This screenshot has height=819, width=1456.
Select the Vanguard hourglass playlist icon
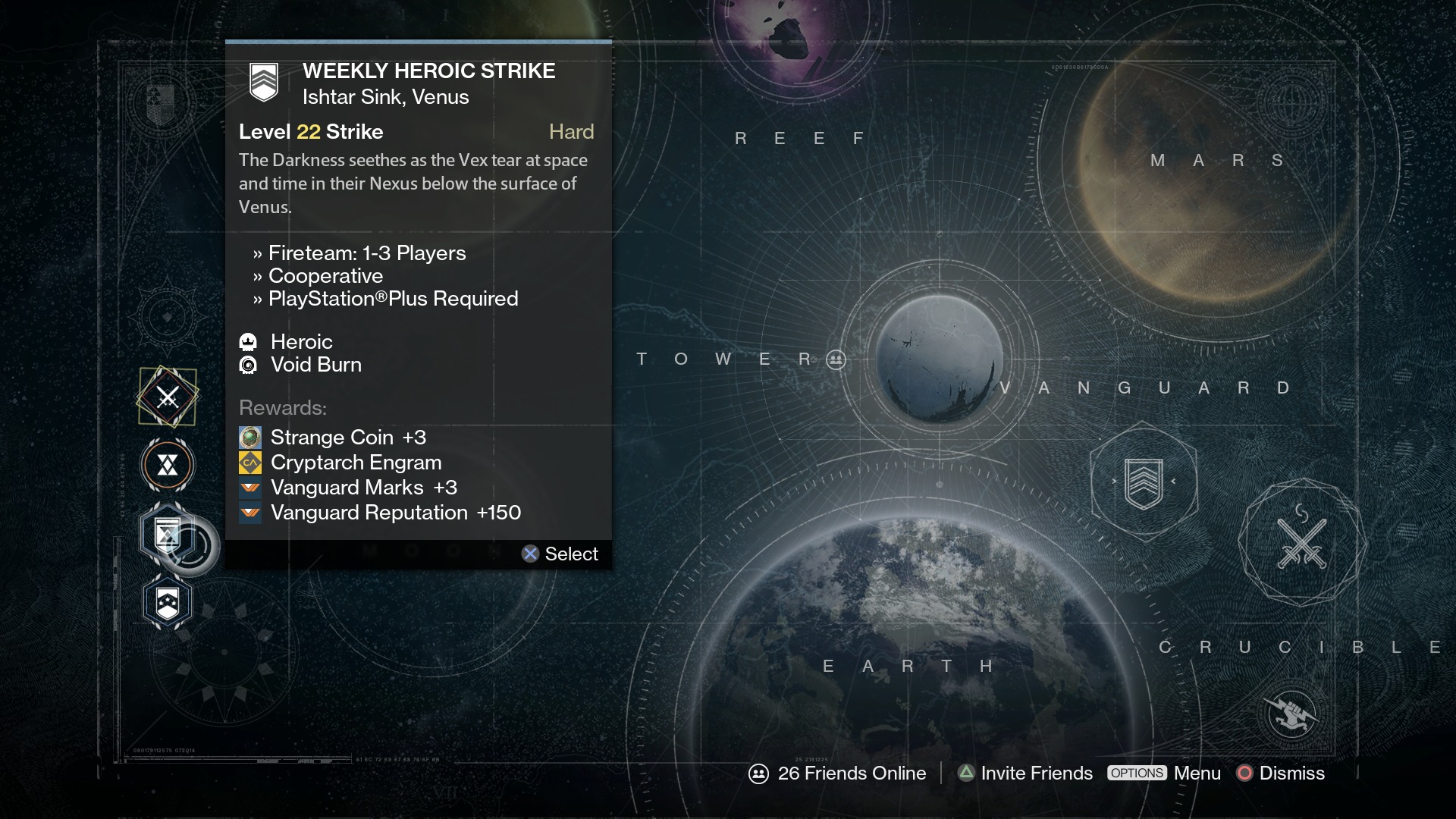166,466
